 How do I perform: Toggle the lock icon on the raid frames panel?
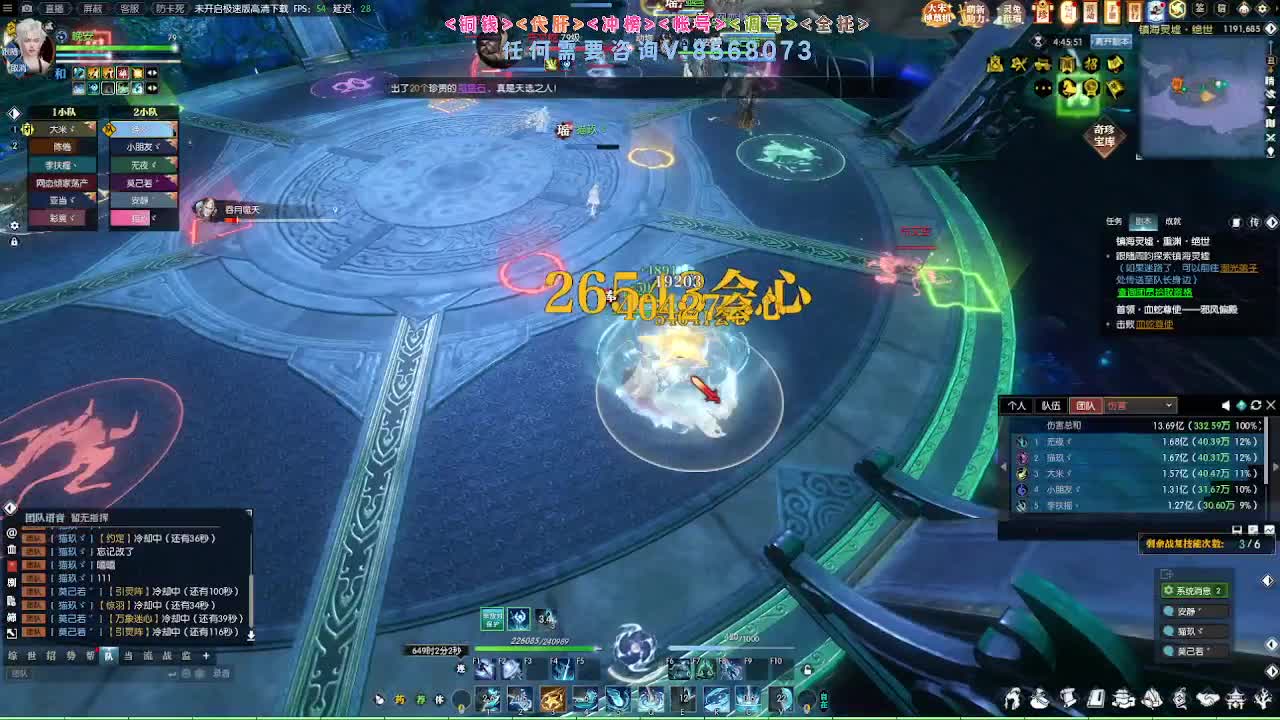click(13, 241)
